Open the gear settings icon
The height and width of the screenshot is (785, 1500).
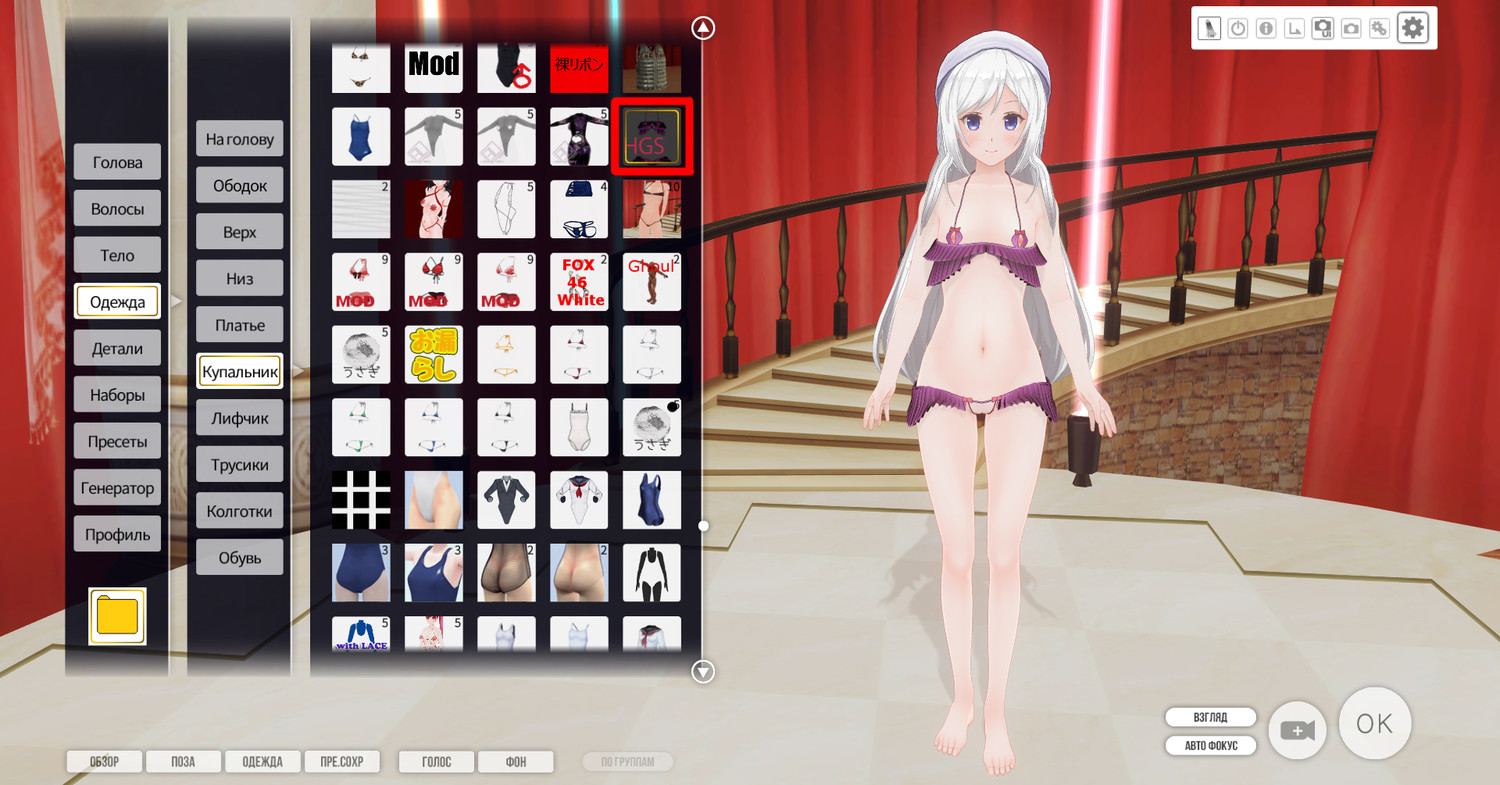click(1412, 28)
